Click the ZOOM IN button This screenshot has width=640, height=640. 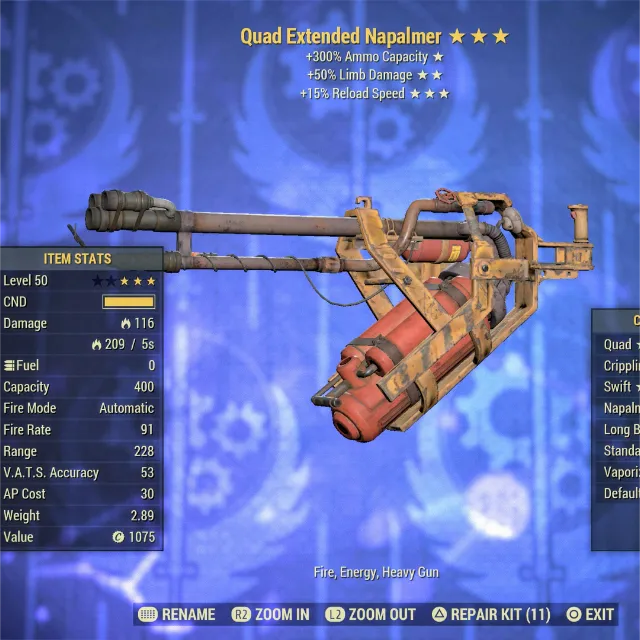[271, 614]
